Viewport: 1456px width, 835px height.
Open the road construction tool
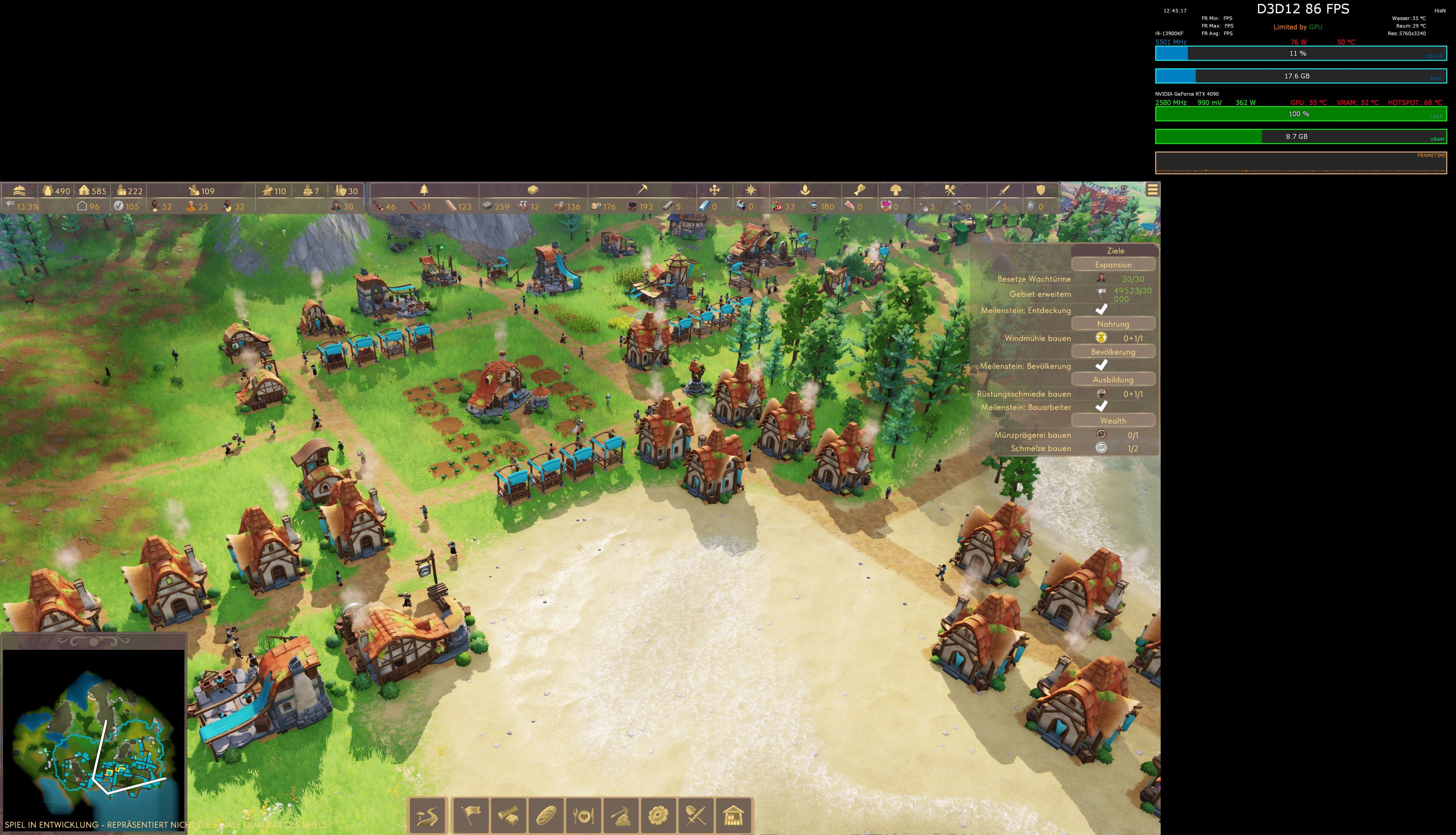tap(427, 817)
